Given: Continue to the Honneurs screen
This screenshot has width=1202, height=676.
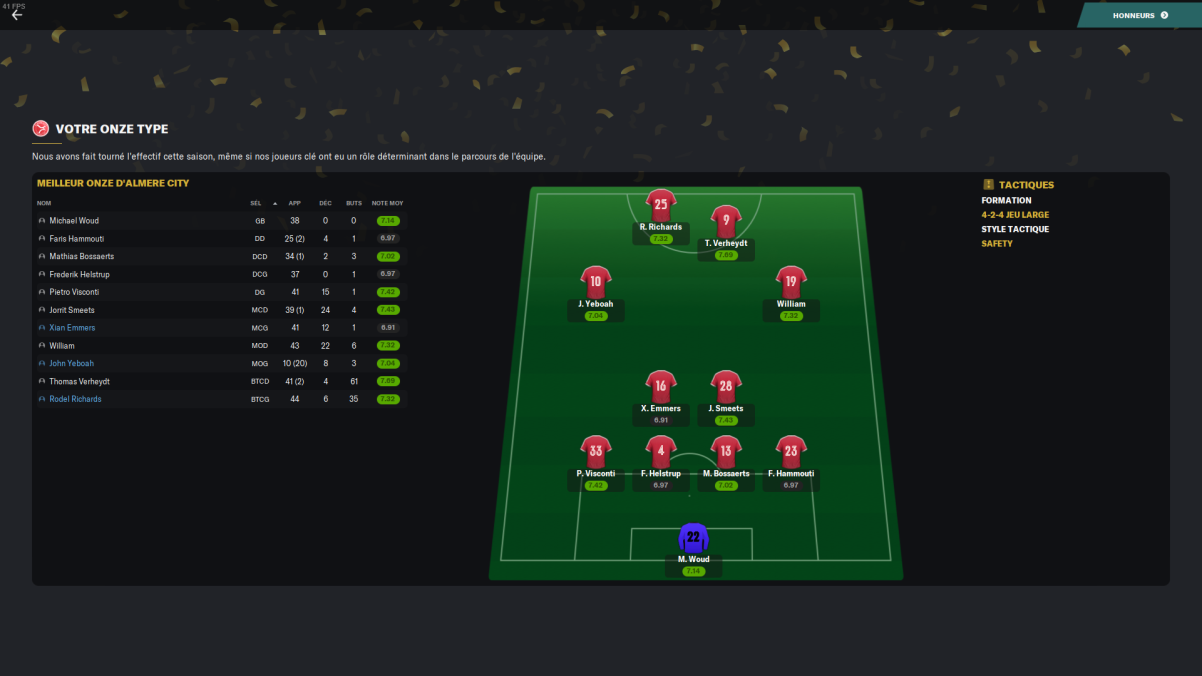Looking at the screenshot, I should (x=1140, y=15).
